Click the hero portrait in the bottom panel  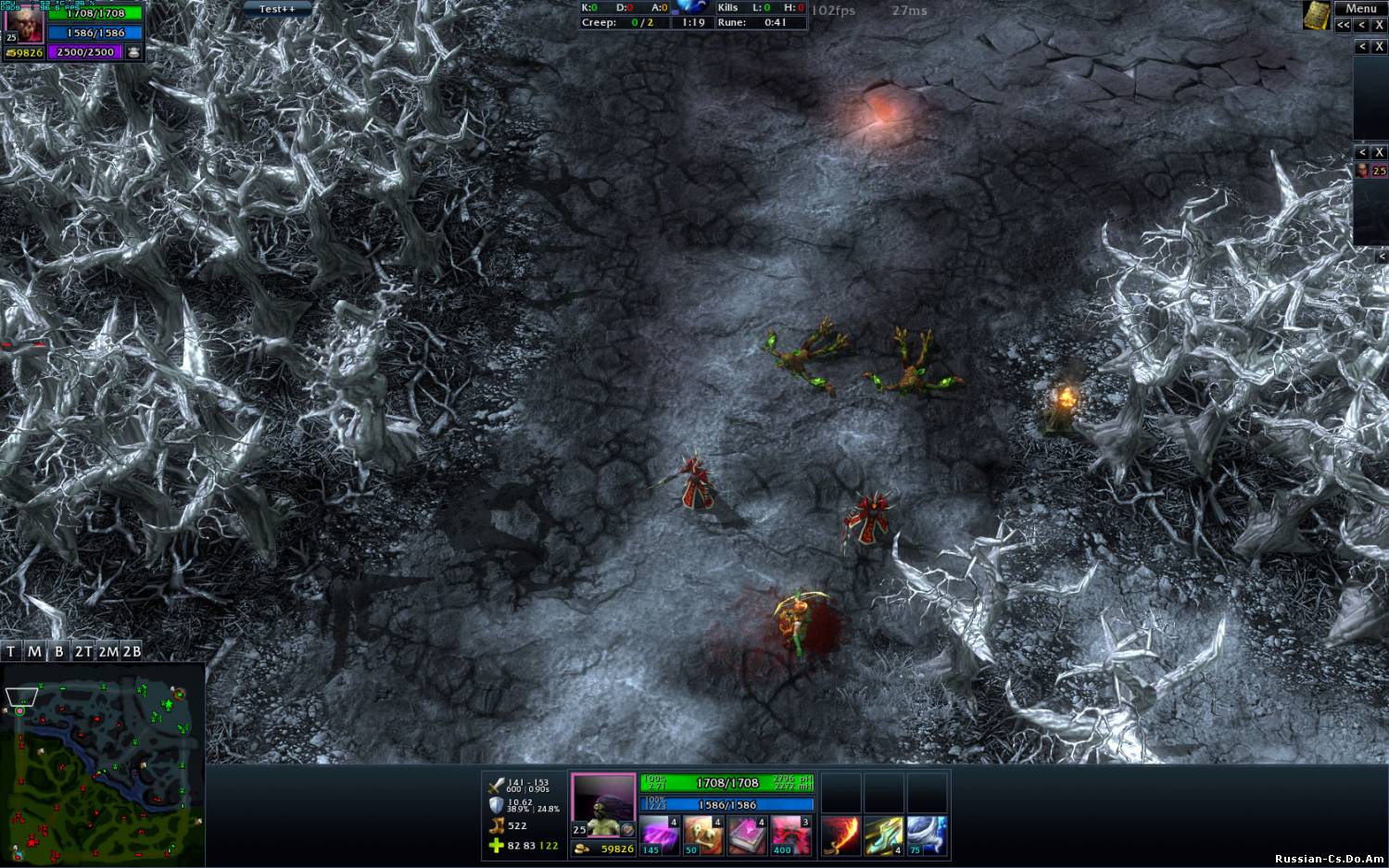[x=603, y=804]
